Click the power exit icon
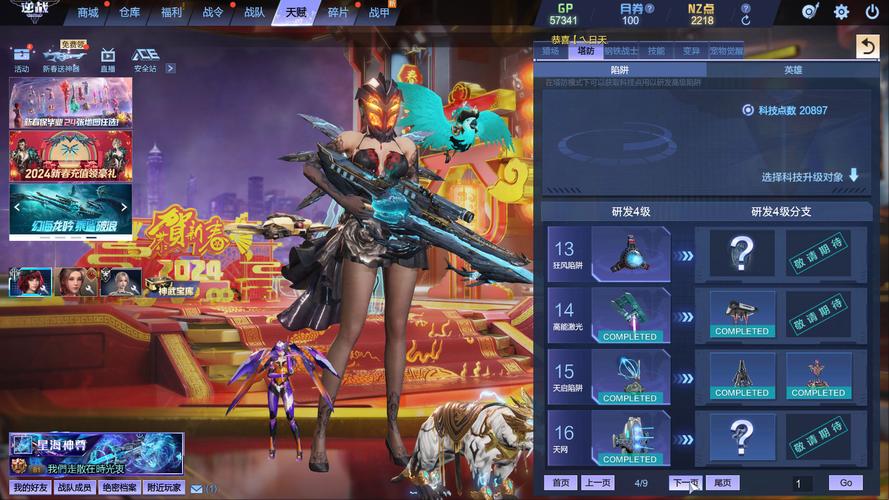The height and width of the screenshot is (500, 889). click(x=871, y=12)
